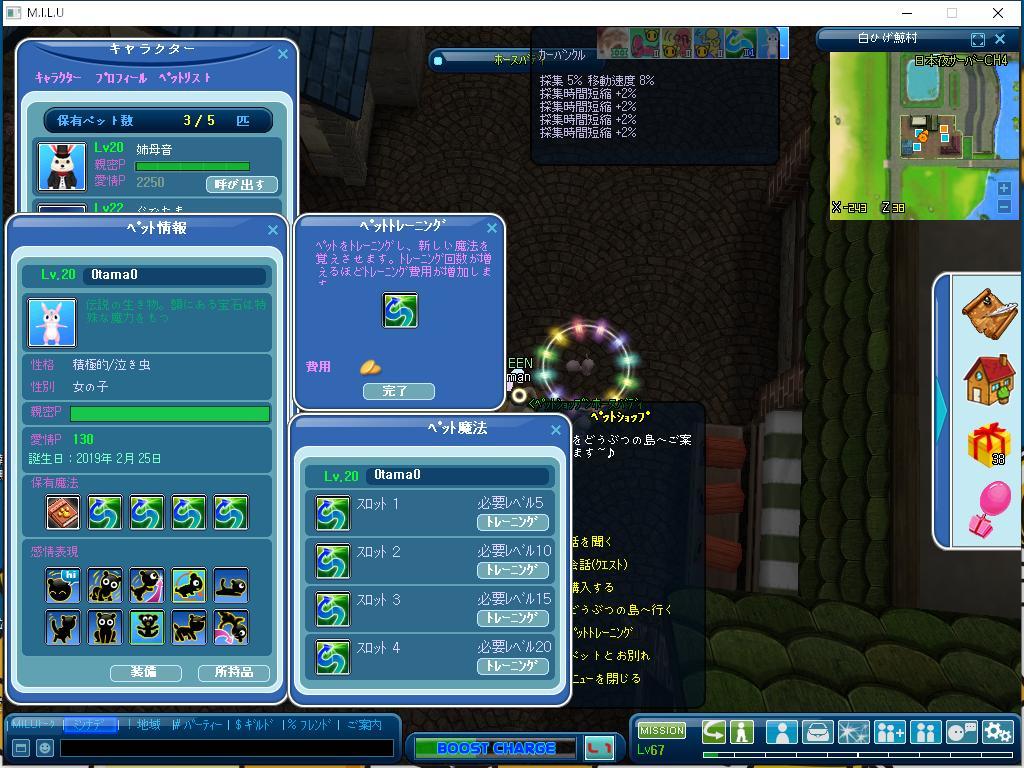Click 完了 in the pet training panel
The width and height of the screenshot is (1024, 768).
(x=398, y=391)
